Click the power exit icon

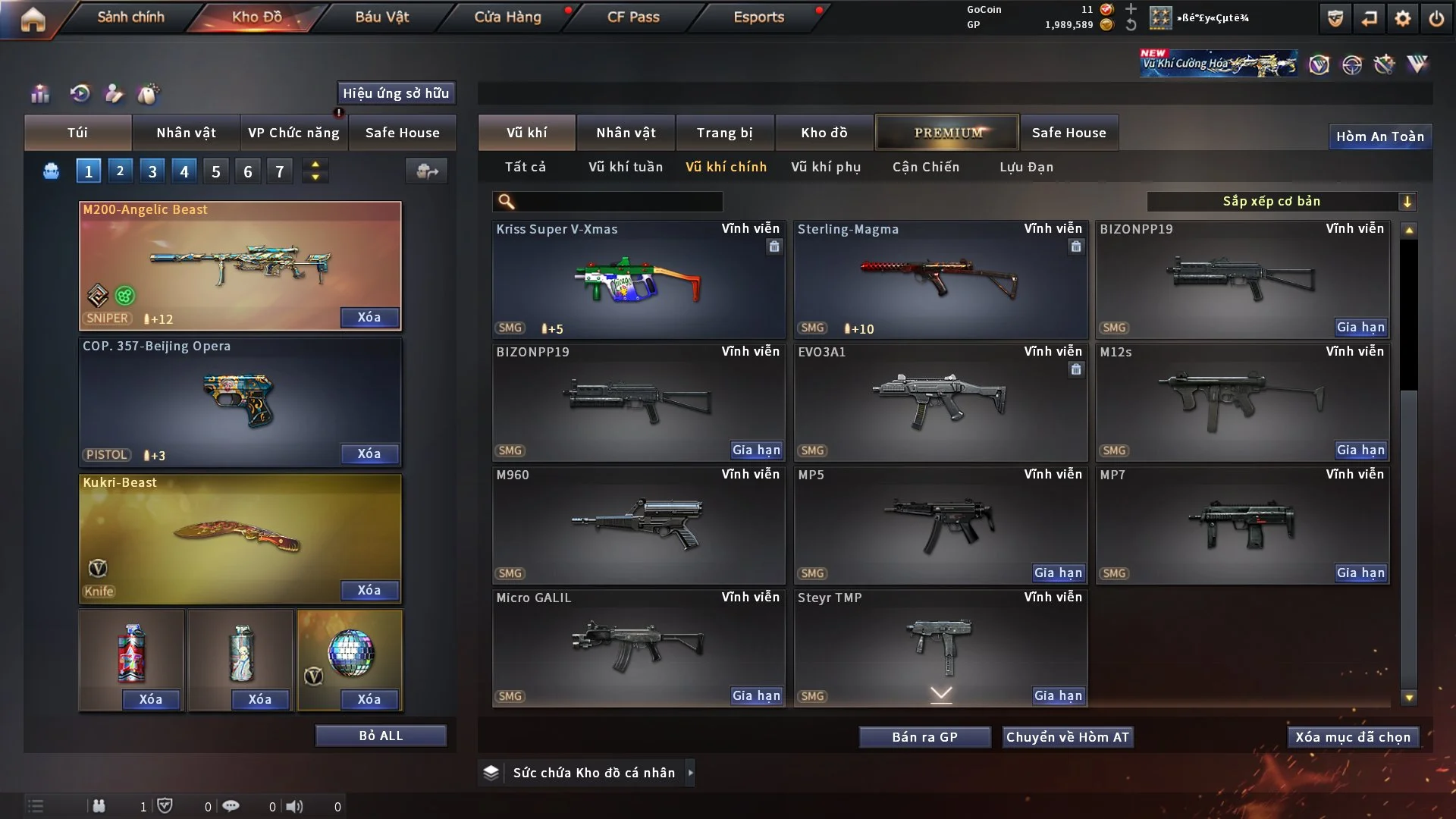point(1436,18)
